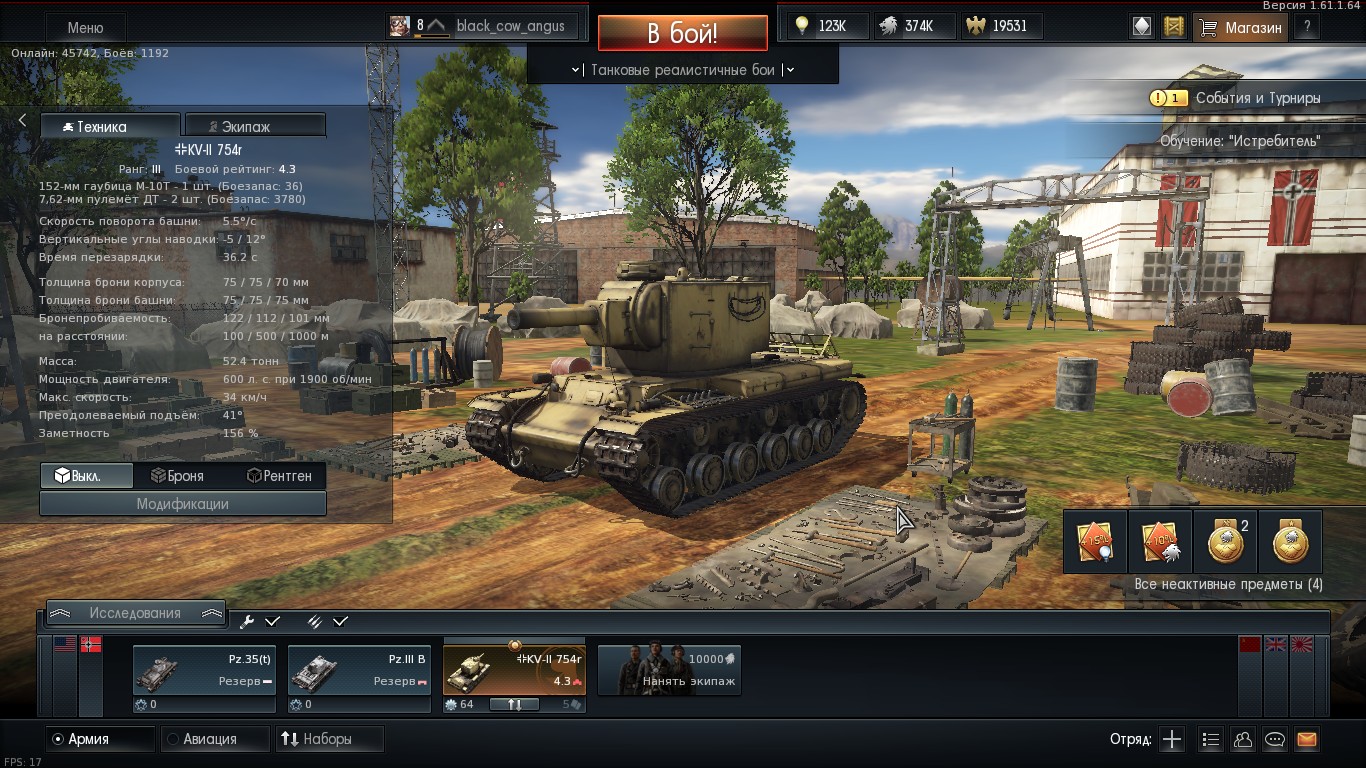Open the Модификации button
Viewport: 1366px width, 768px height.
click(x=183, y=504)
